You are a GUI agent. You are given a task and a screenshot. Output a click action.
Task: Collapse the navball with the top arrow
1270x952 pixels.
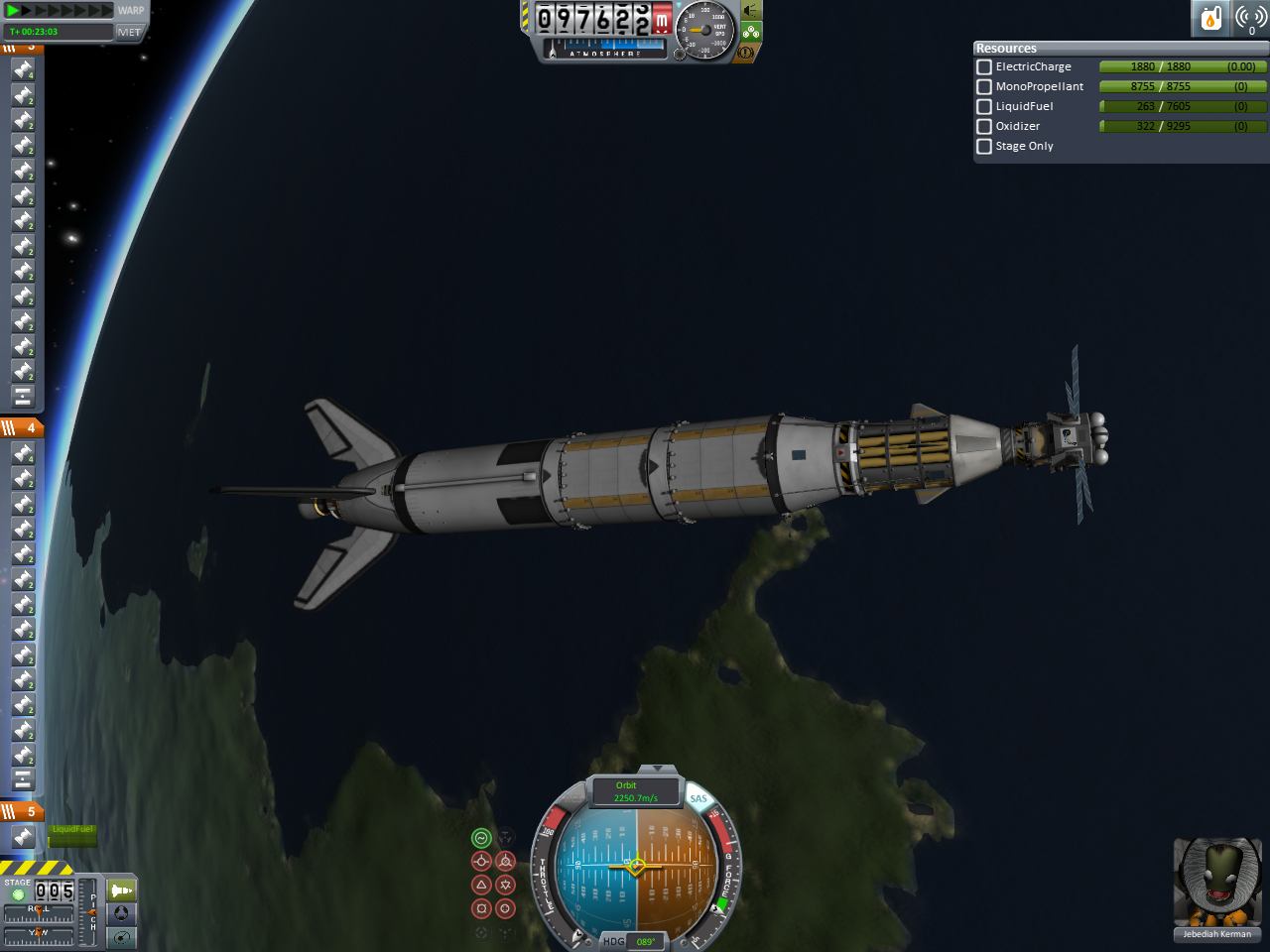point(655,770)
